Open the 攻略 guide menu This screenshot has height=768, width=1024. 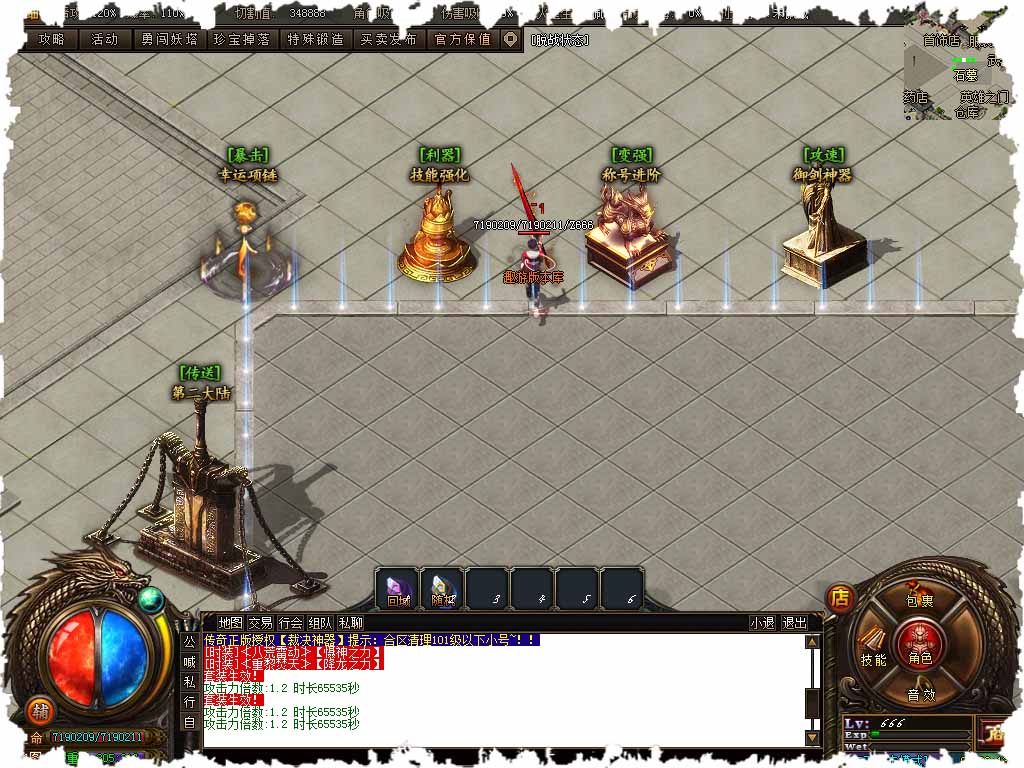click(x=50, y=39)
